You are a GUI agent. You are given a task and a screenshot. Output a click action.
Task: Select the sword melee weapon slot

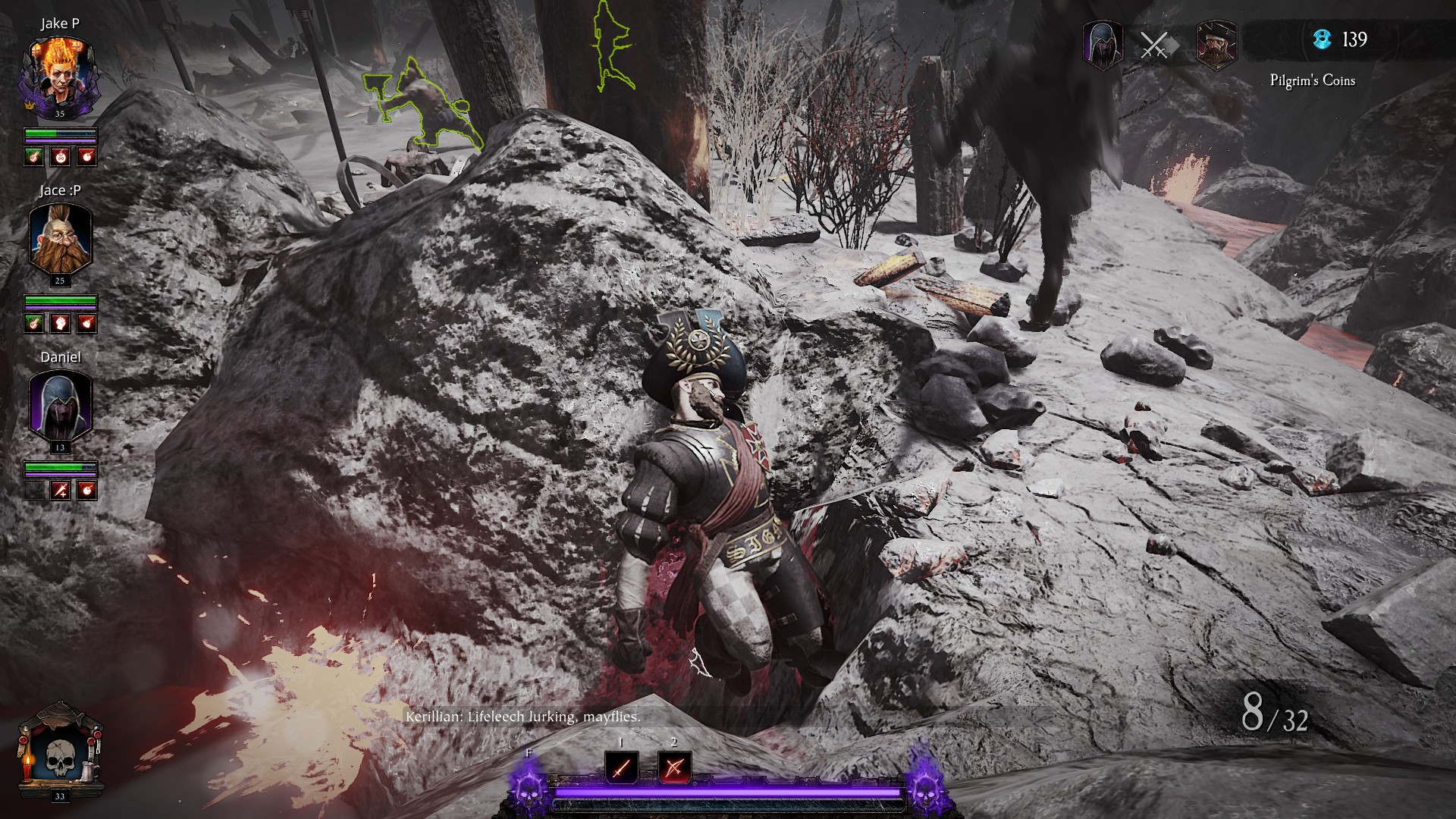621,768
